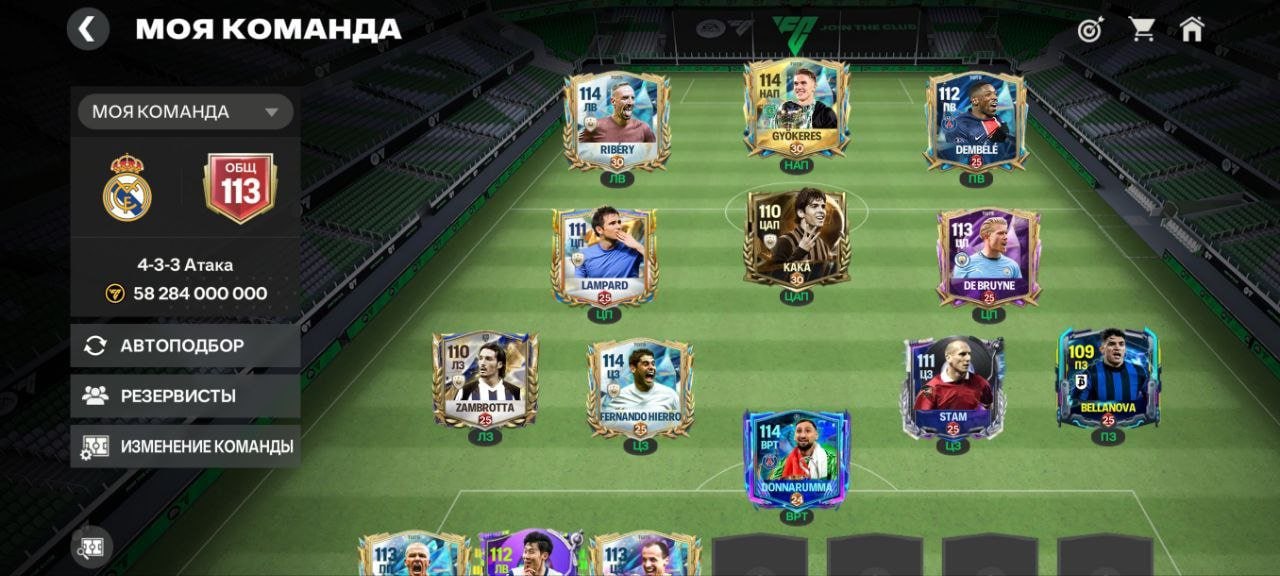This screenshot has height=576, width=1280.
Task: Open the formation view icon in corner
Action: pyautogui.click(x=92, y=547)
